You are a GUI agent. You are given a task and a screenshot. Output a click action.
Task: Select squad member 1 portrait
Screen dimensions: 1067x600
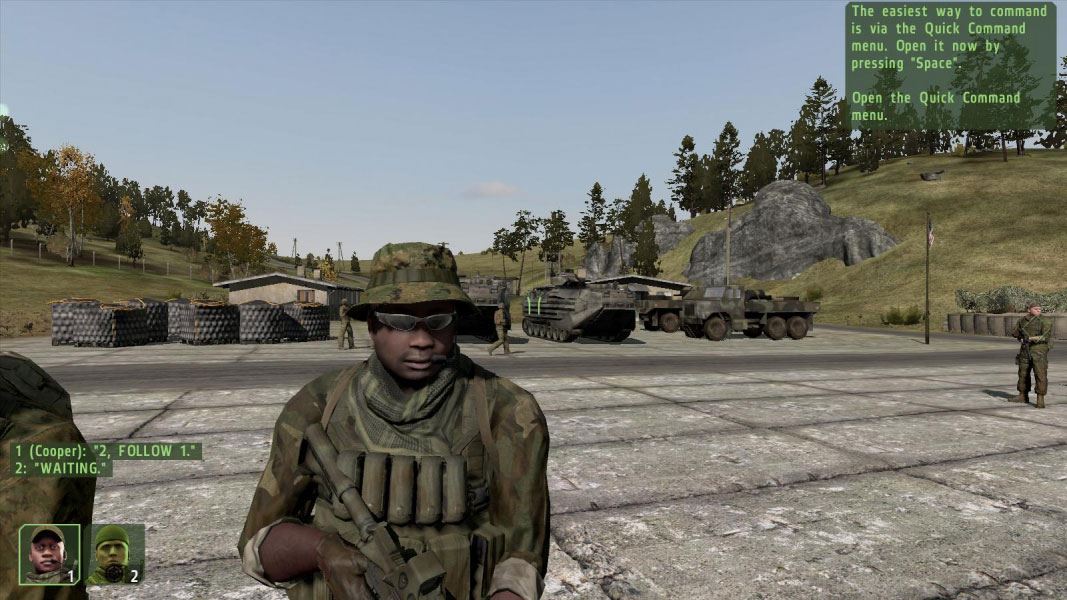point(49,554)
